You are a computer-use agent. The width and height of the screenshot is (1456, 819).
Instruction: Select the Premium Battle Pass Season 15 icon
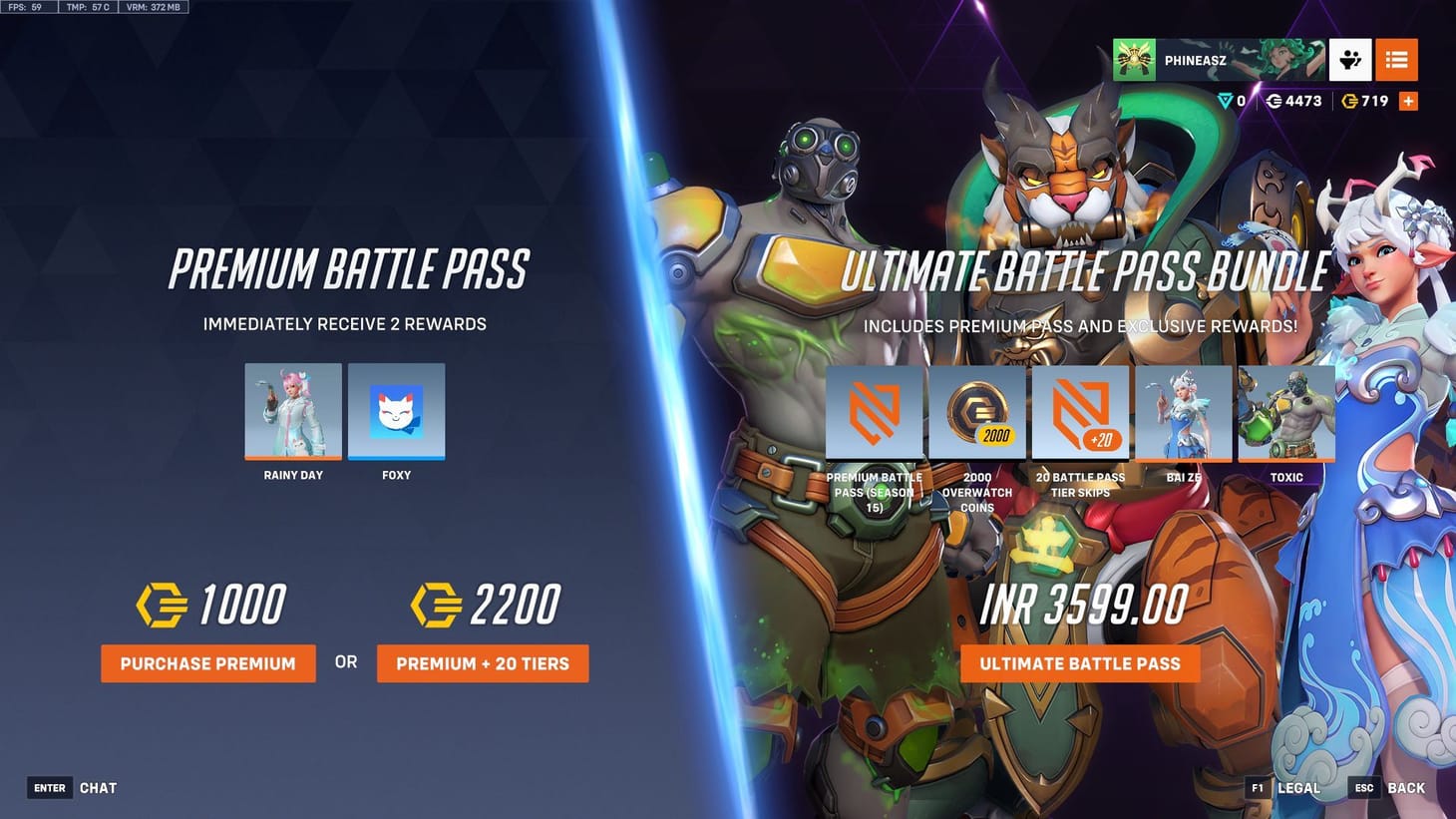tap(874, 411)
